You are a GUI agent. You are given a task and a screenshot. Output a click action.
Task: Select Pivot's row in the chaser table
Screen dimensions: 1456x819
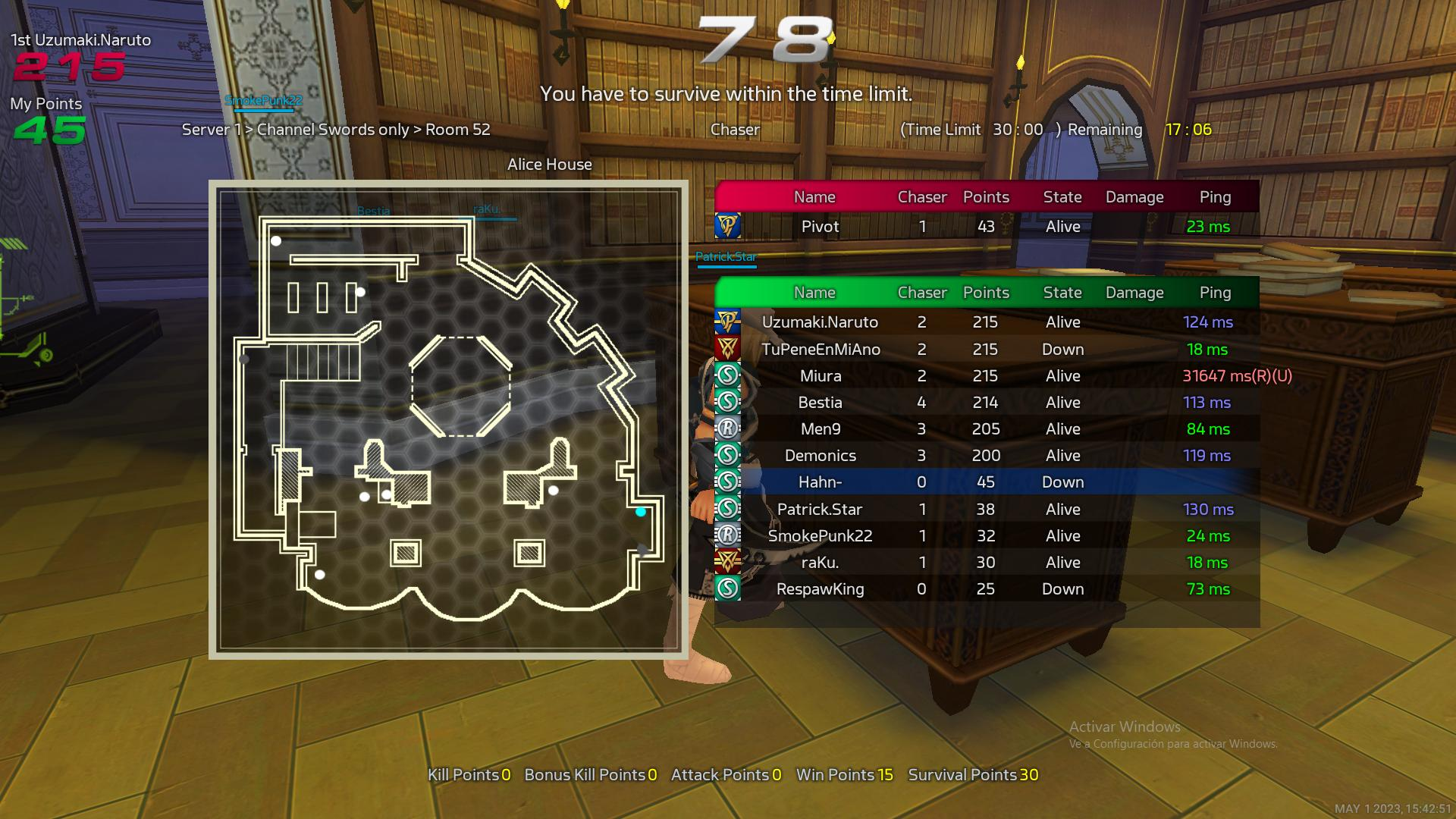tap(986, 226)
